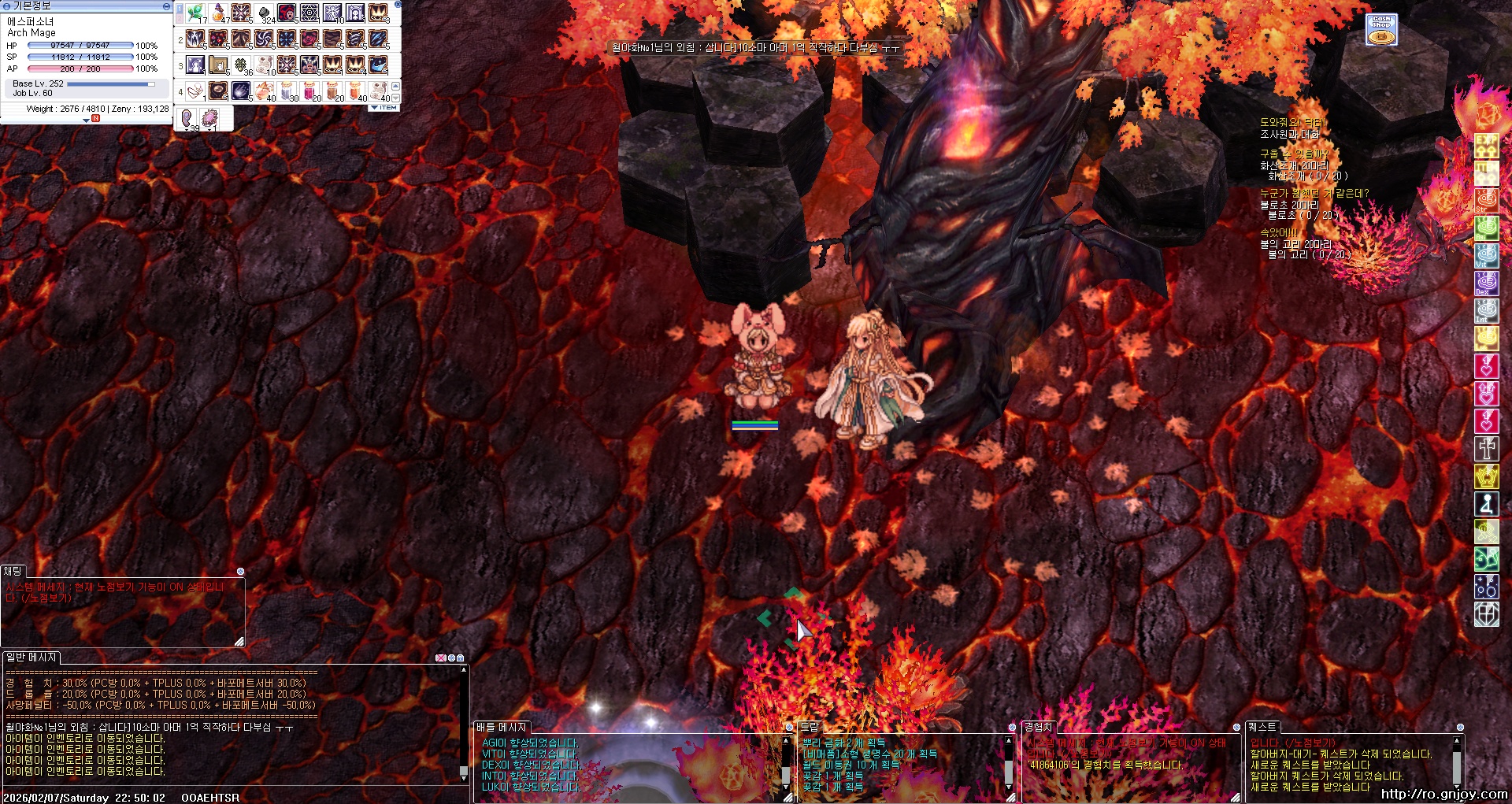The image size is (1512, 804).
Task: Use the scroll map item in row 3
Action: click(x=219, y=65)
